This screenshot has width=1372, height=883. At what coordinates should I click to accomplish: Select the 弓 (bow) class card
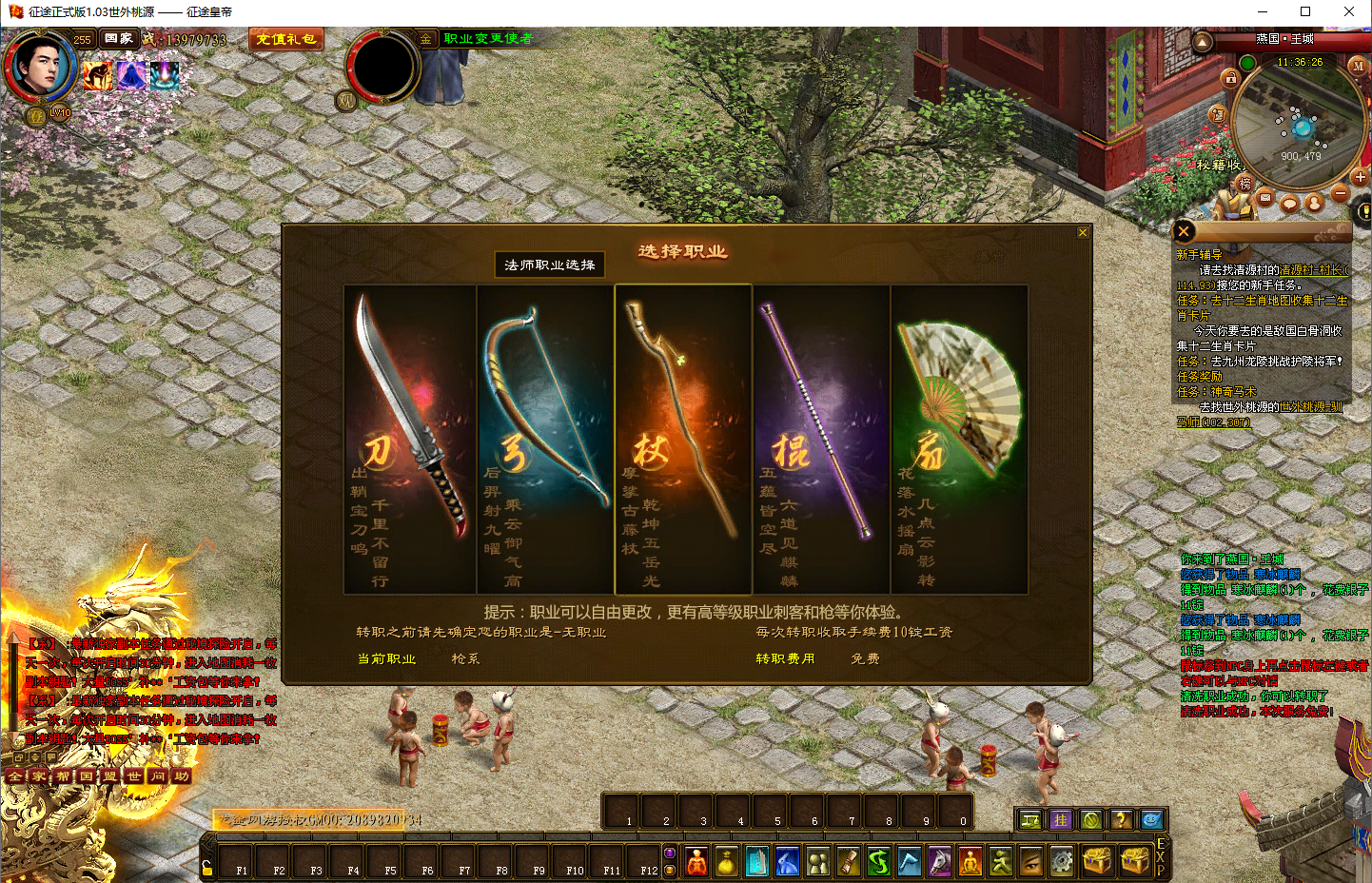[x=545, y=439]
